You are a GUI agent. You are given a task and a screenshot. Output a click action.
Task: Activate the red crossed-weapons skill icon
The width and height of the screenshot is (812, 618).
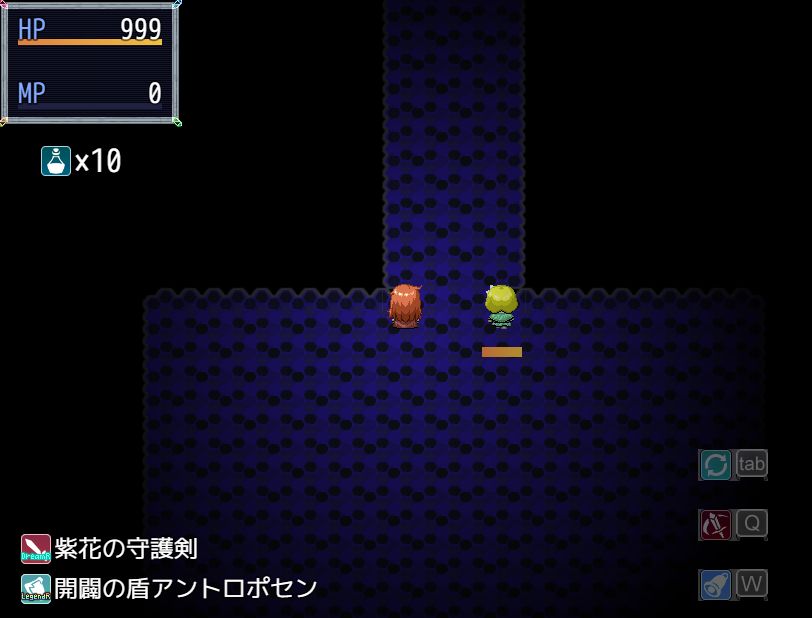coord(715,524)
